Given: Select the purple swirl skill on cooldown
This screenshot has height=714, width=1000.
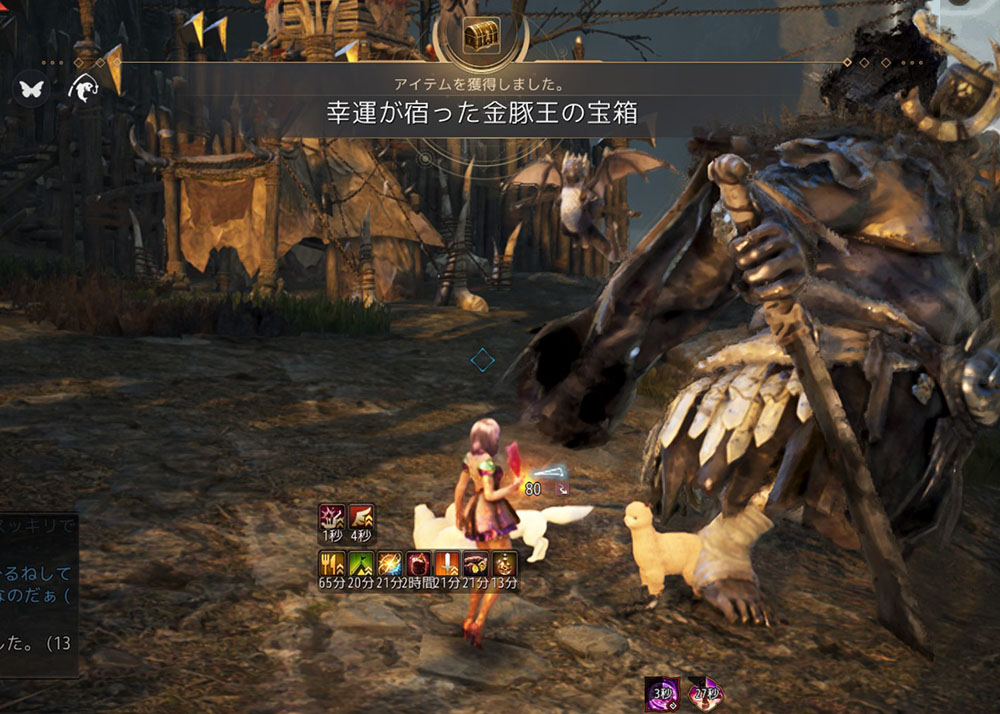Looking at the screenshot, I should [x=662, y=693].
